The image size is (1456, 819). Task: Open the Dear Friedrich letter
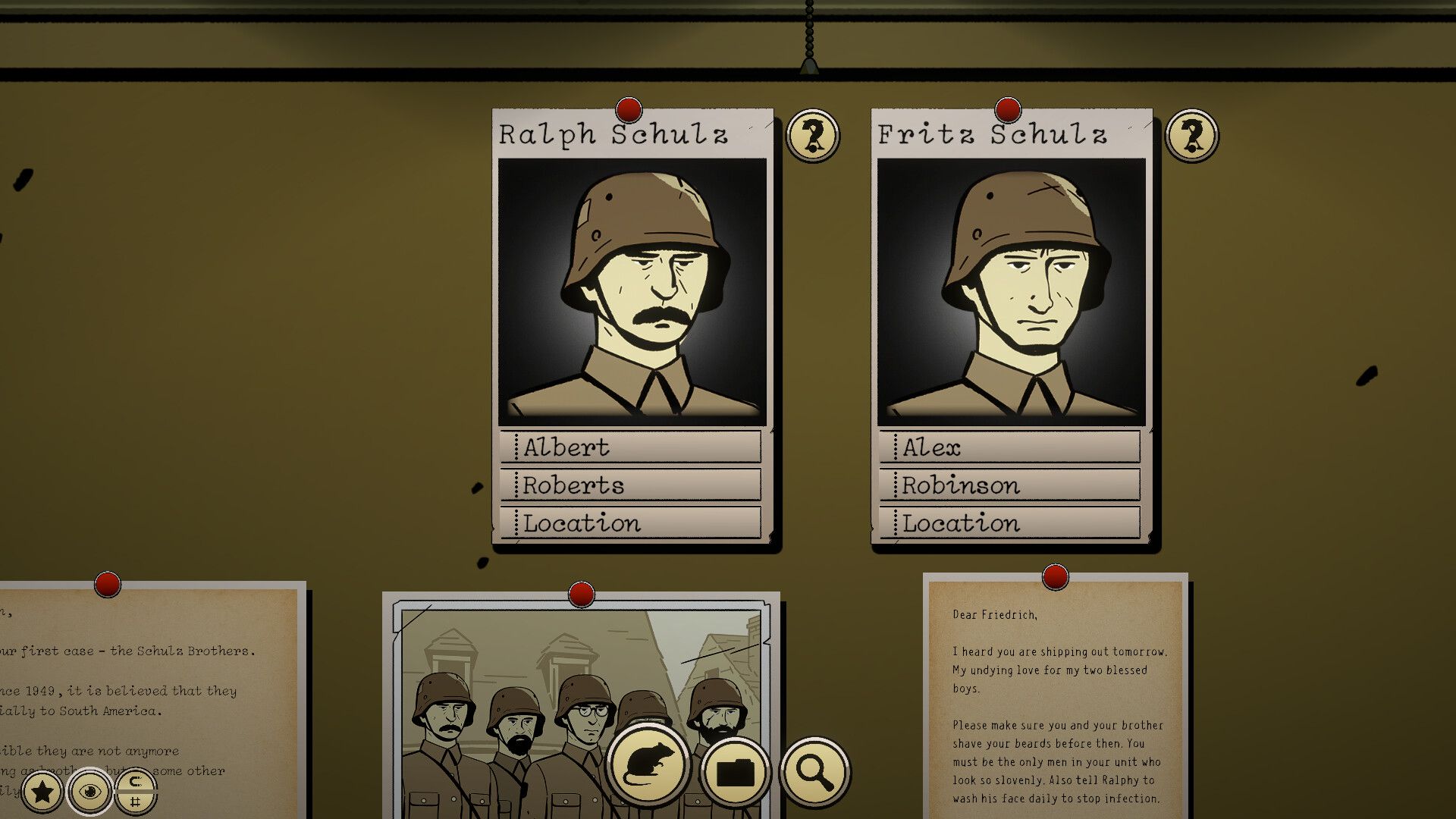tap(1056, 698)
